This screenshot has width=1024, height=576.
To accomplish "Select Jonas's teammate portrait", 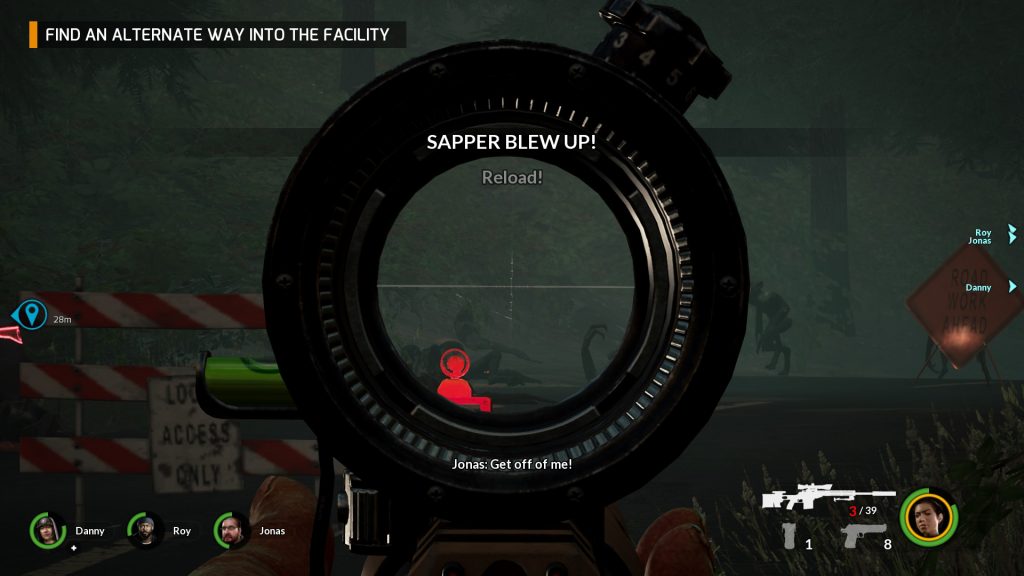I will pyautogui.click(x=231, y=530).
